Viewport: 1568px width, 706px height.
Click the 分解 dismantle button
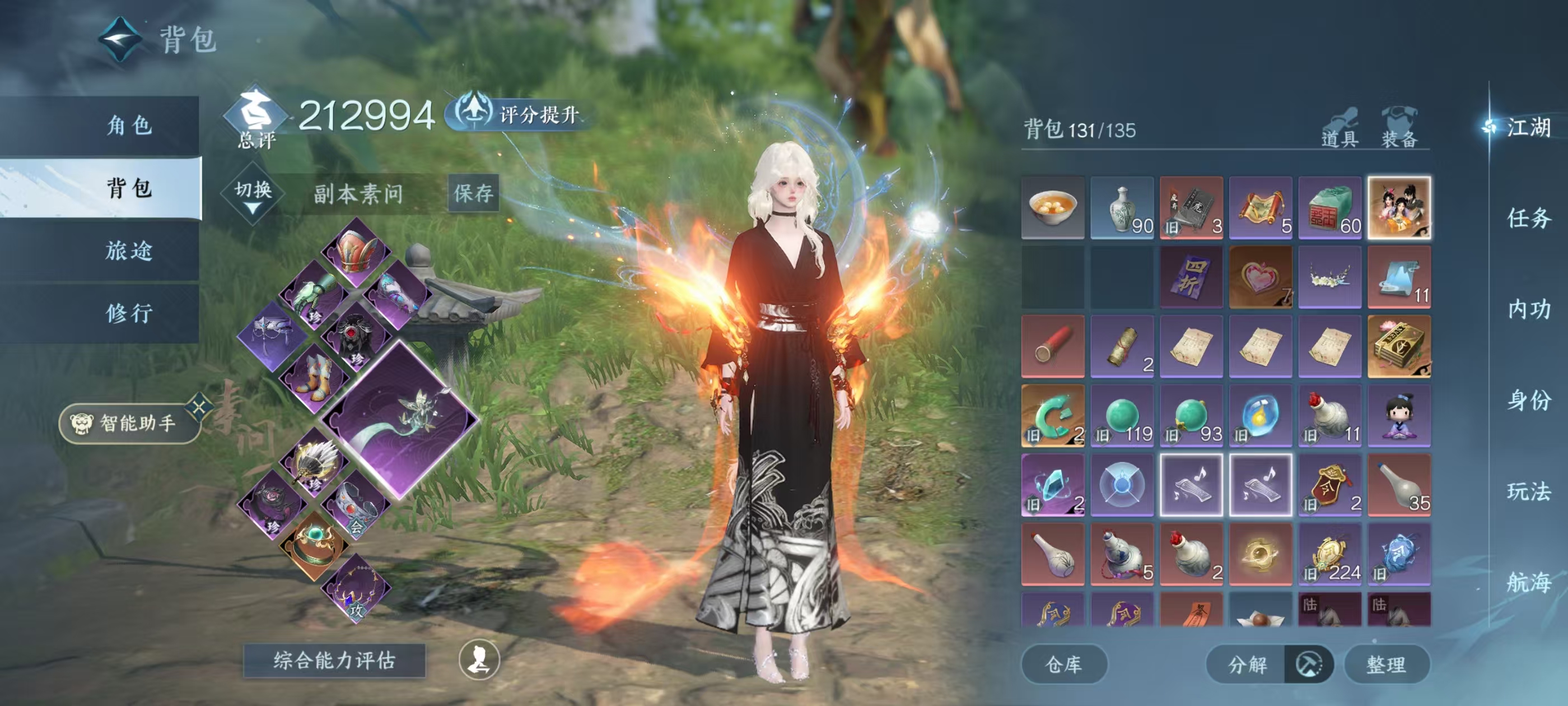point(1247,664)
